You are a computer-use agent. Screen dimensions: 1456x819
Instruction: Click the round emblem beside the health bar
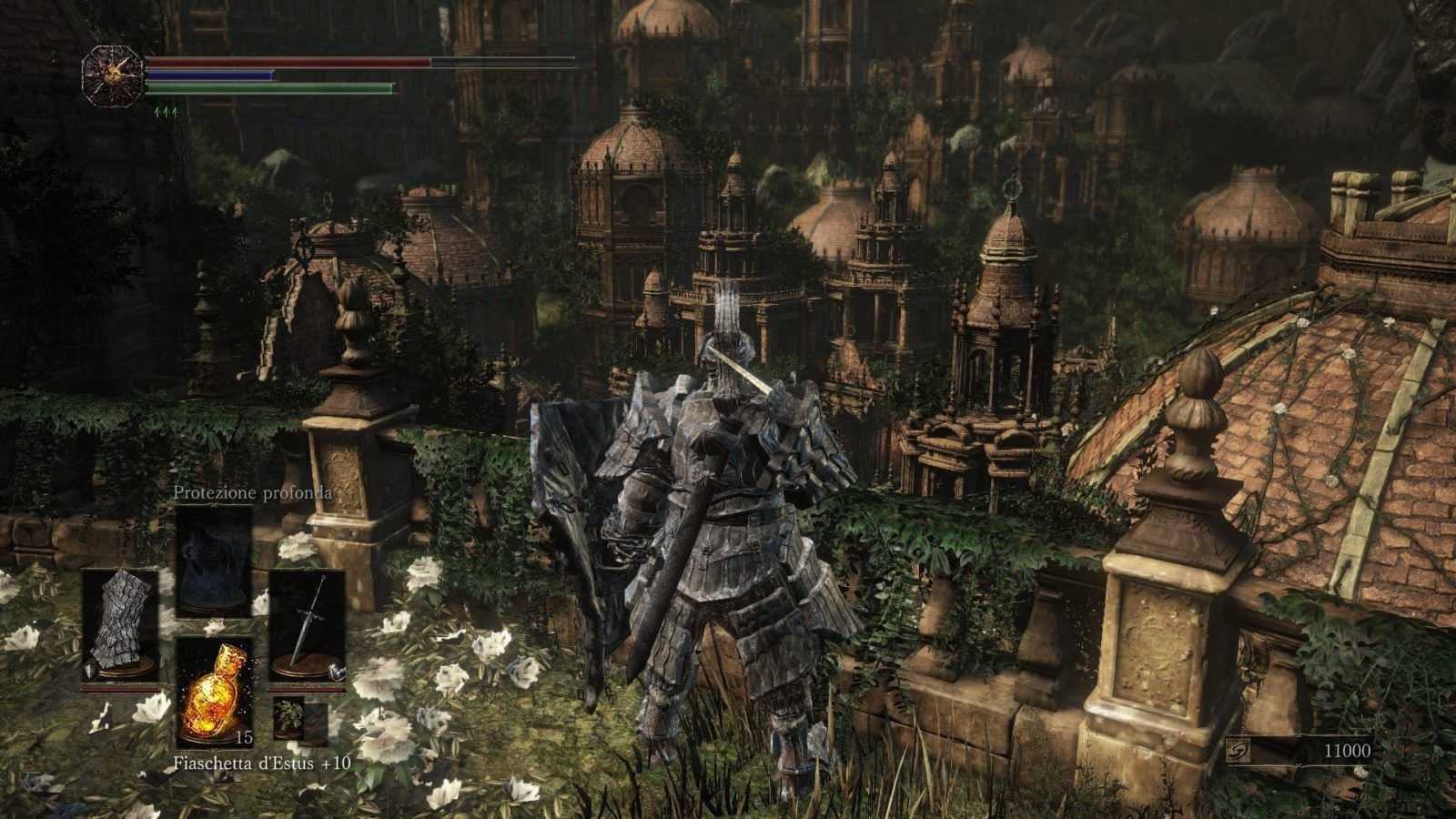113,74
